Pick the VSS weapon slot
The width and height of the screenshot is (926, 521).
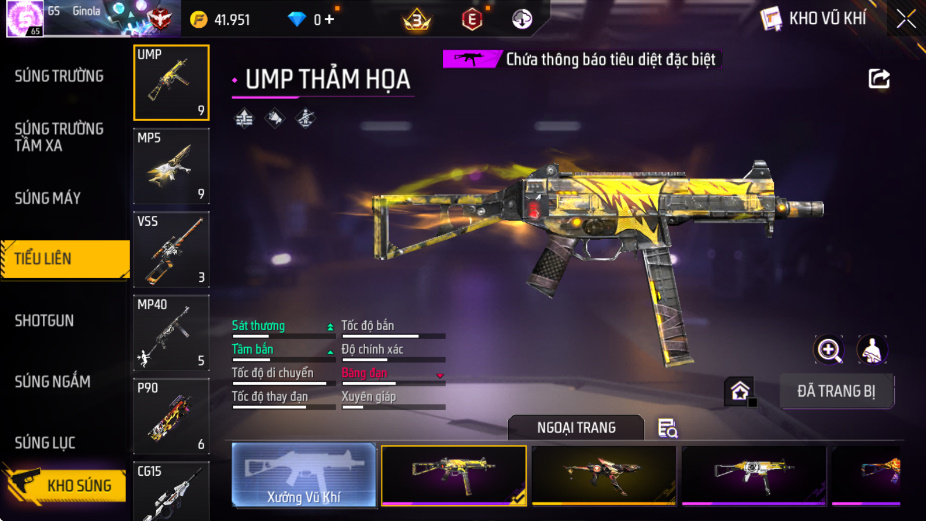[x=171, y=249]
